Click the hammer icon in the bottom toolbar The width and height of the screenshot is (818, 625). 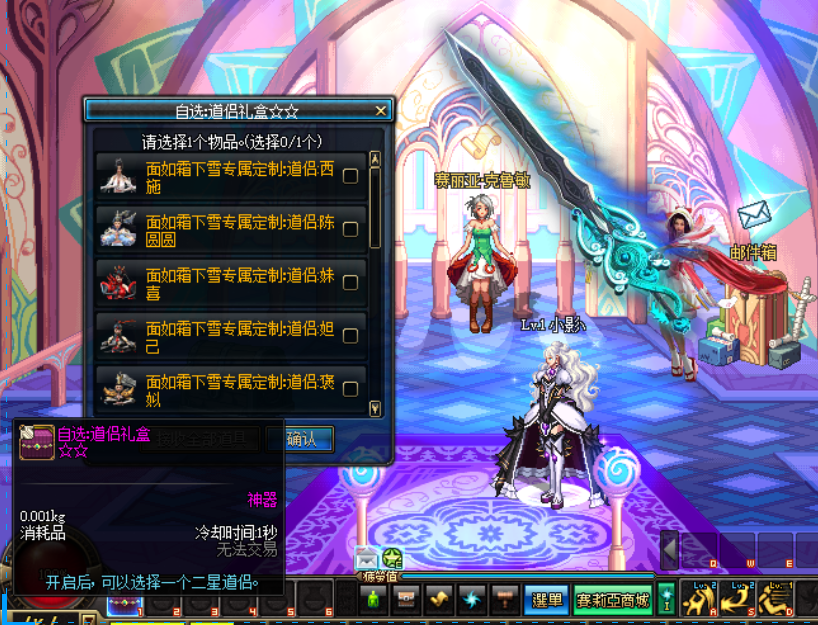[505, 599]
